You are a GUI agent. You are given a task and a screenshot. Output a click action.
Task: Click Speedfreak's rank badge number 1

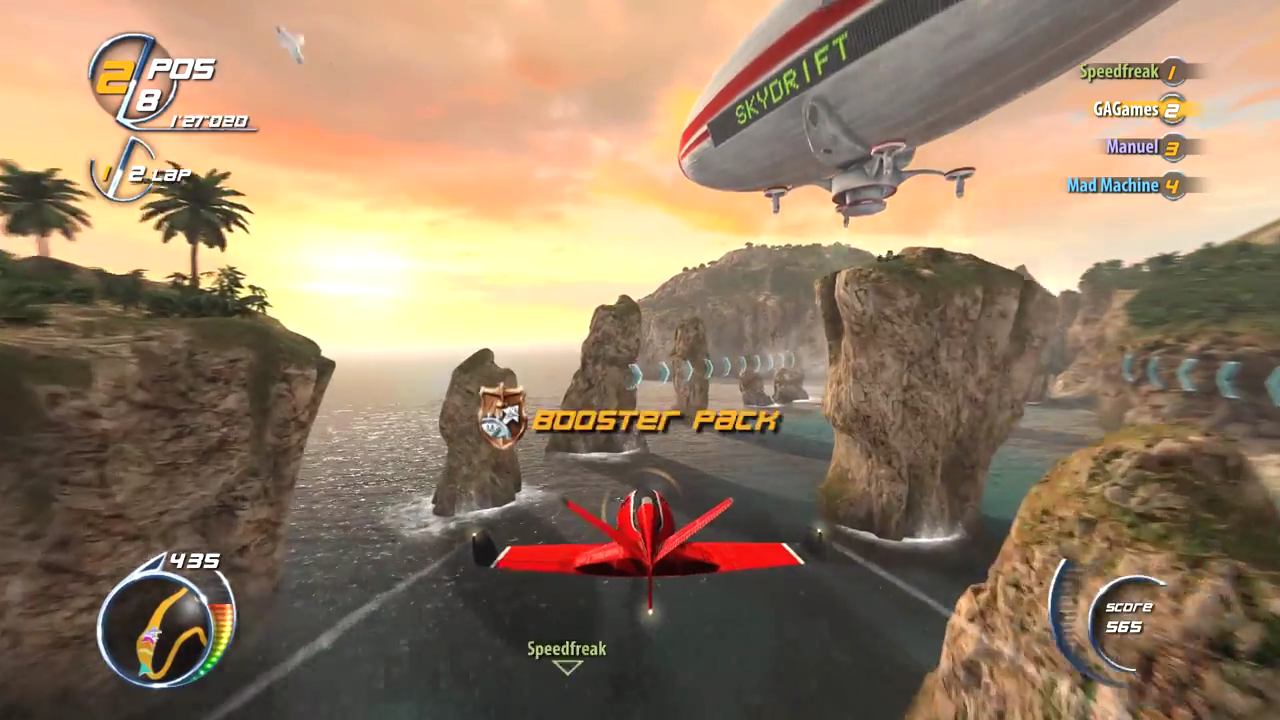point(1172,71)
